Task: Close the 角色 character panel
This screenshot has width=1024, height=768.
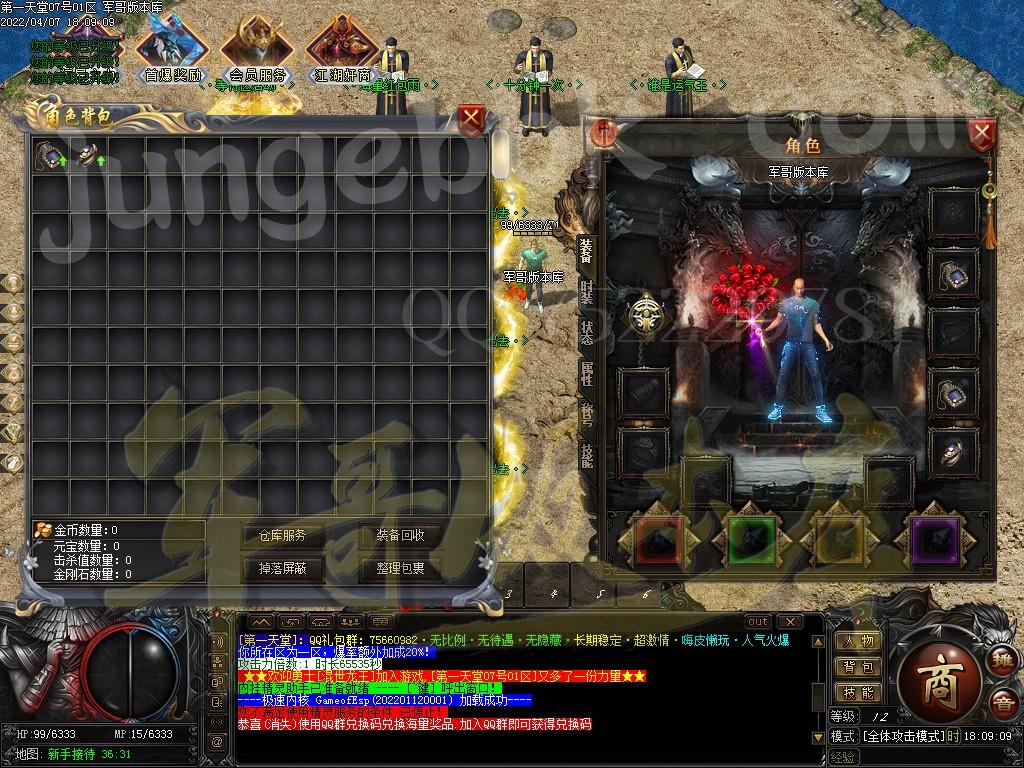Action: coord(982,133)
